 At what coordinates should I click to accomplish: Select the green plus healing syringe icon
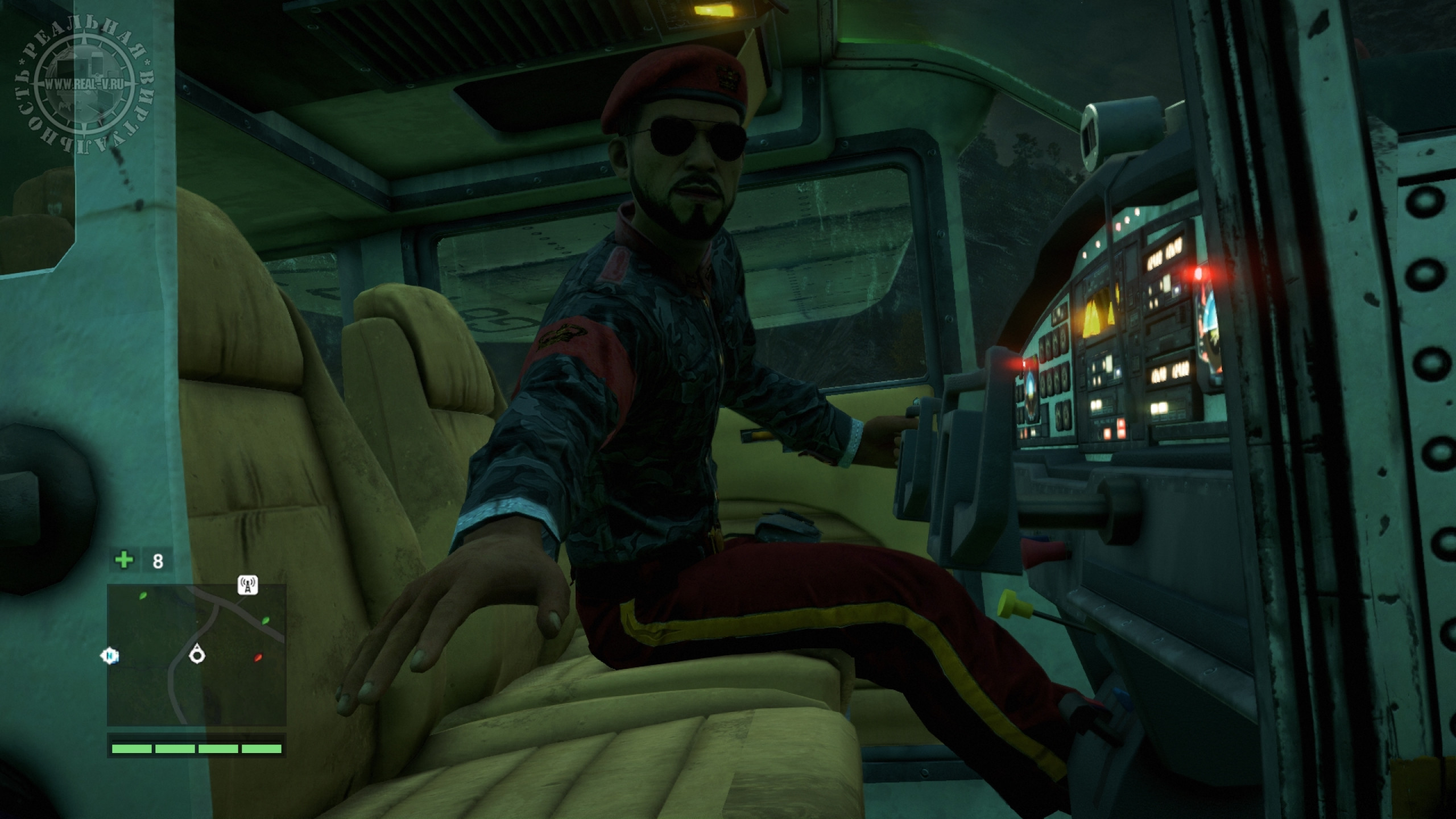pyautogui.click(x=124, y=560)
